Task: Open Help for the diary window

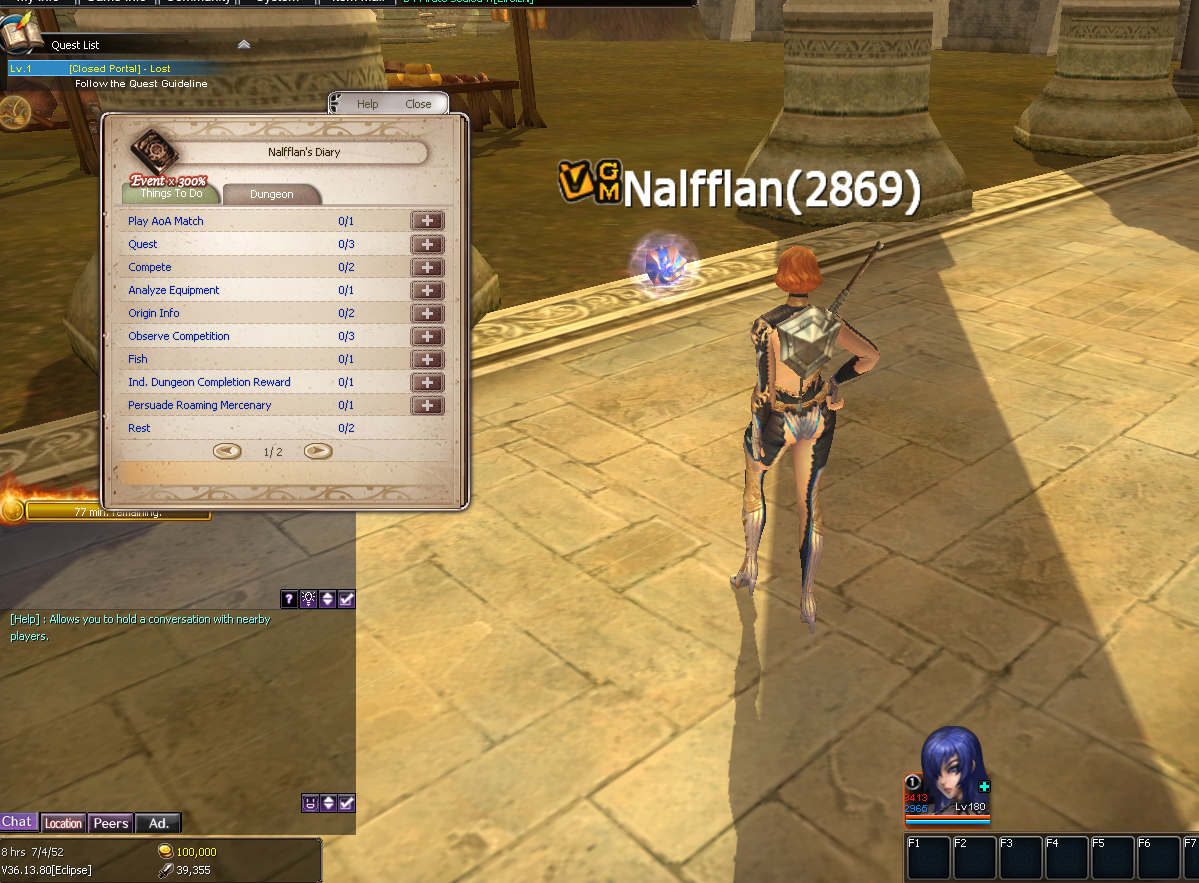Action: pos(368,104)
